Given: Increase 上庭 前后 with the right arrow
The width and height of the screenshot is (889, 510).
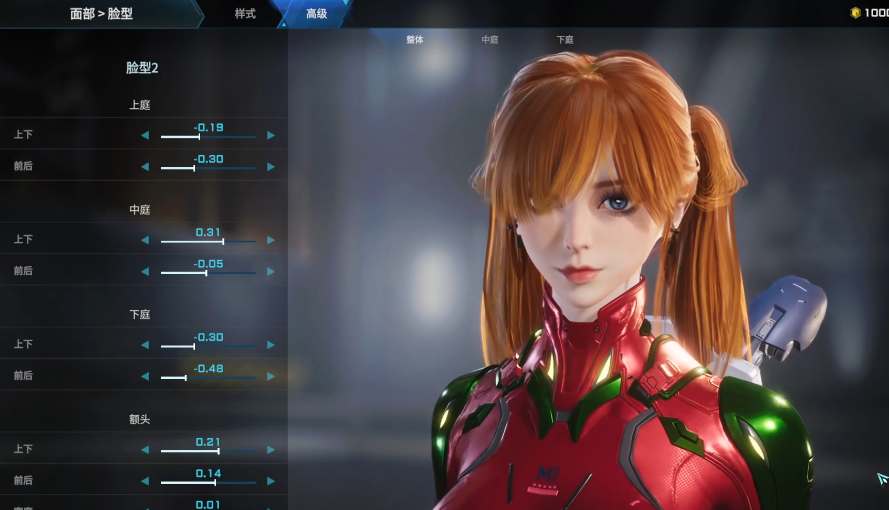Looking at the screenshot, I should 271,167.
